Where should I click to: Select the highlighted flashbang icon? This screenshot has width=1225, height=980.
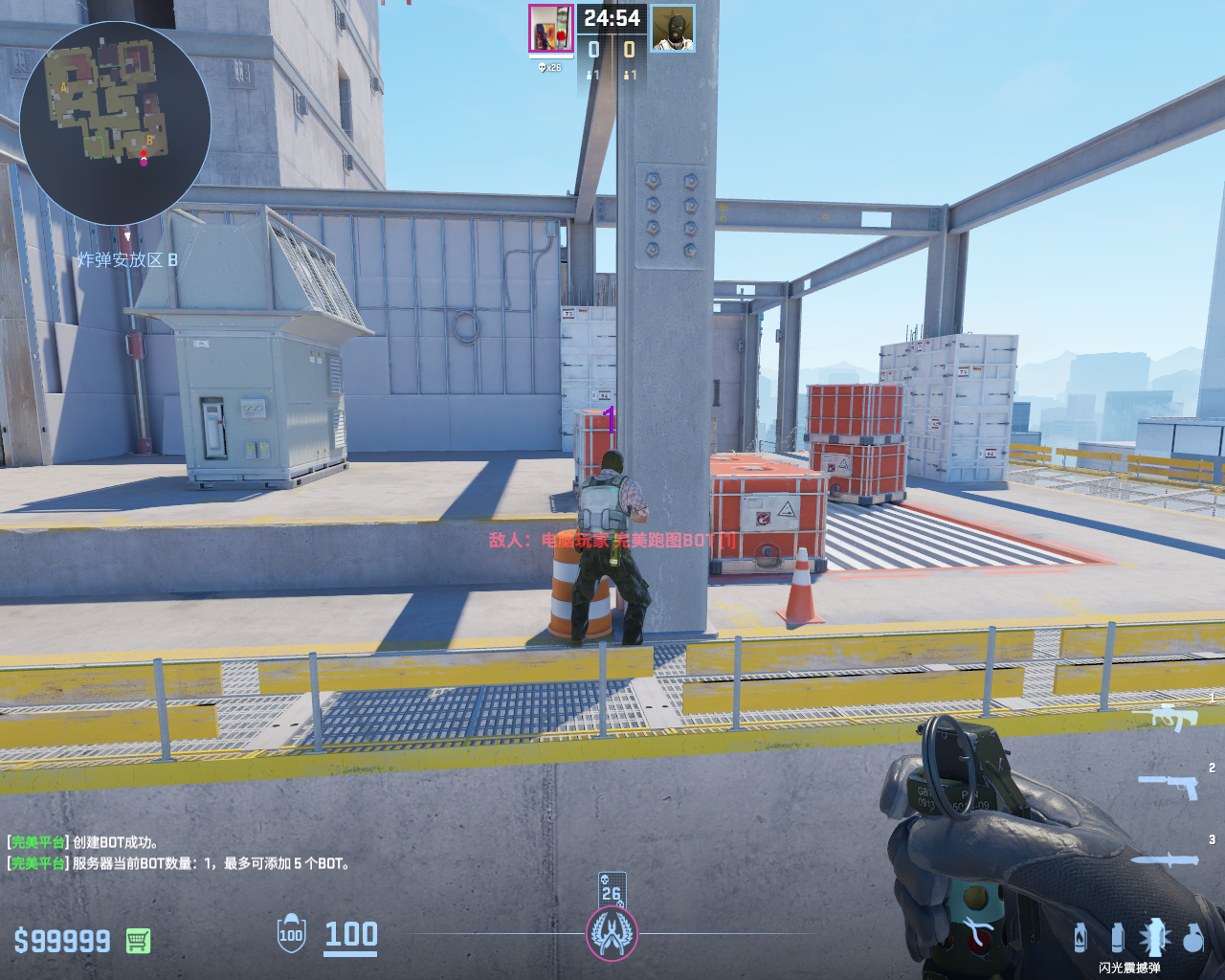1154,937
